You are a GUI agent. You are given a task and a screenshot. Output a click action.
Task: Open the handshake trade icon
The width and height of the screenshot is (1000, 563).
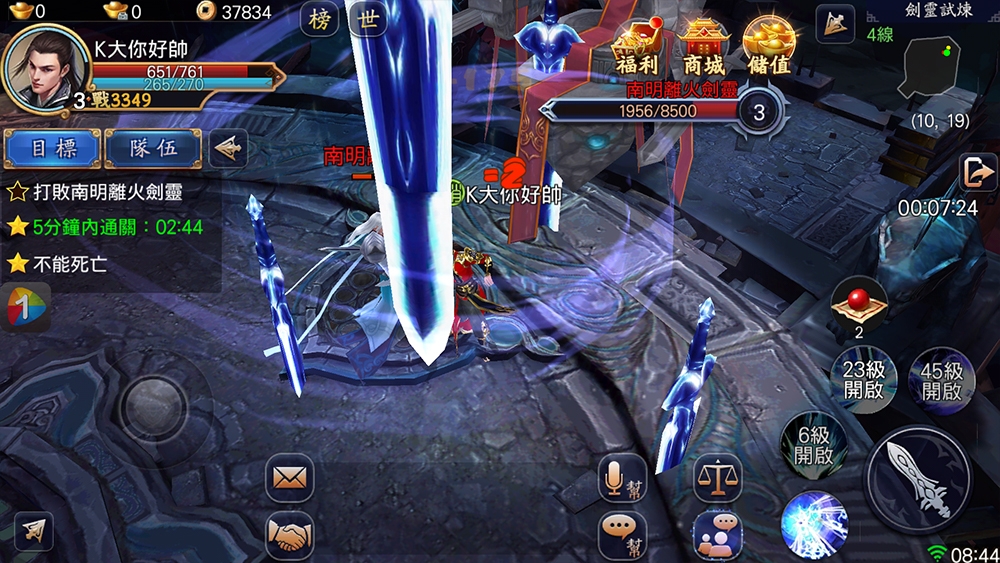289,536
